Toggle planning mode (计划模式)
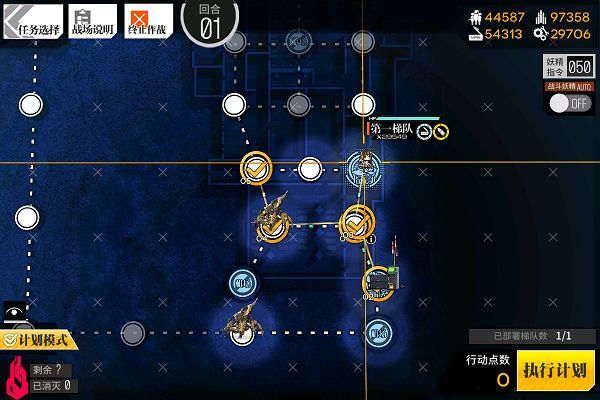Screen dimensions: 600x400 click(x=42, y=340)
